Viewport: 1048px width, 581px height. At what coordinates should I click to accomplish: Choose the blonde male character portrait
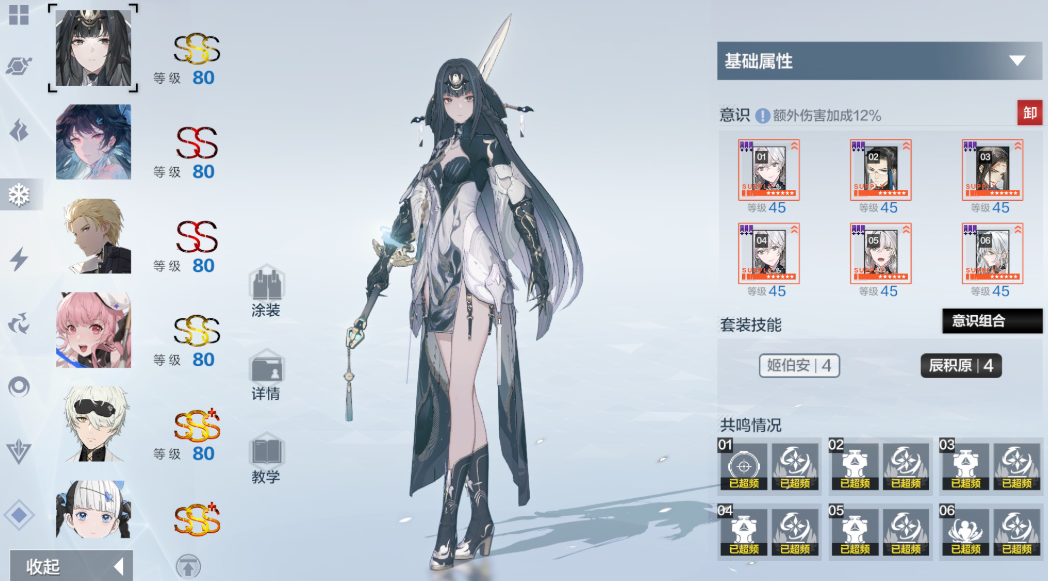coord(93,236)
